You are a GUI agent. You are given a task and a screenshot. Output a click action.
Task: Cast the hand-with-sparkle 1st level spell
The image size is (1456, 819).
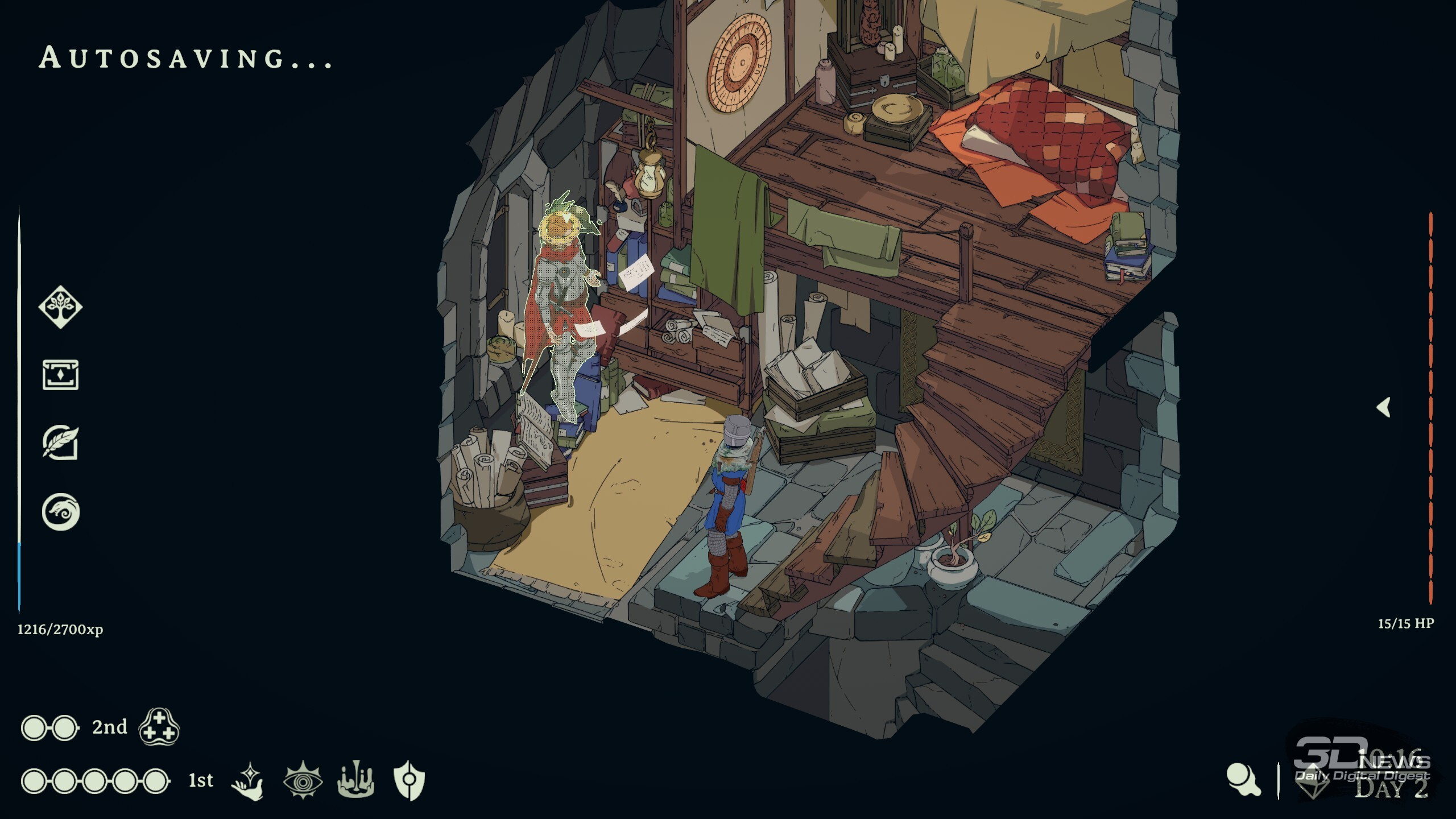pos(249,780)
